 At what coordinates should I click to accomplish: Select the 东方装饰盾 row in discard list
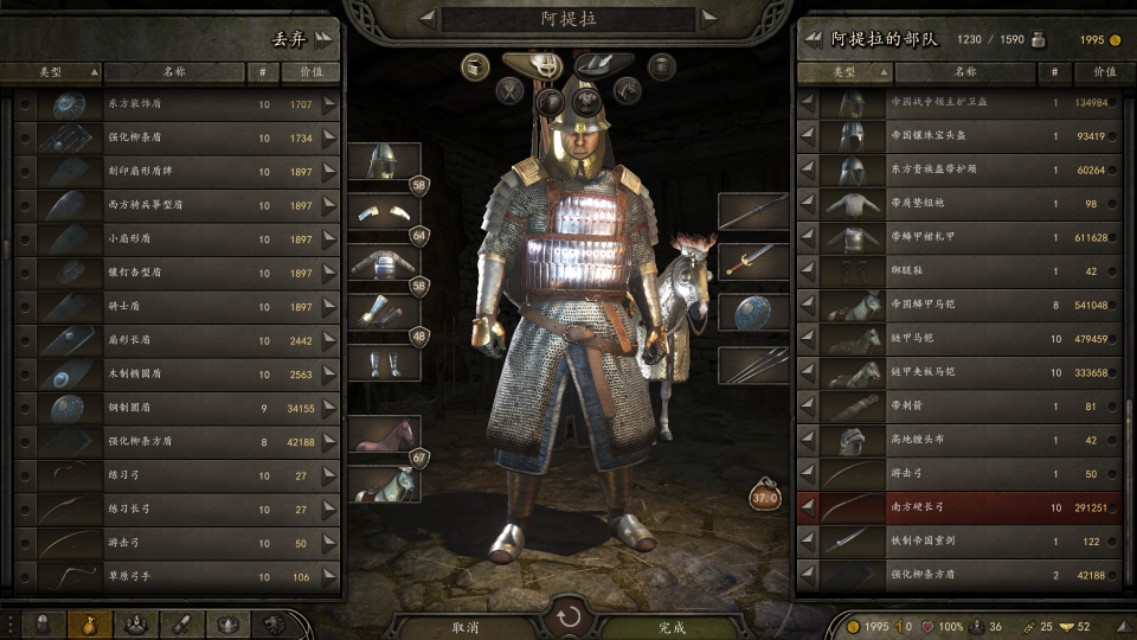(x=178, y=105)
